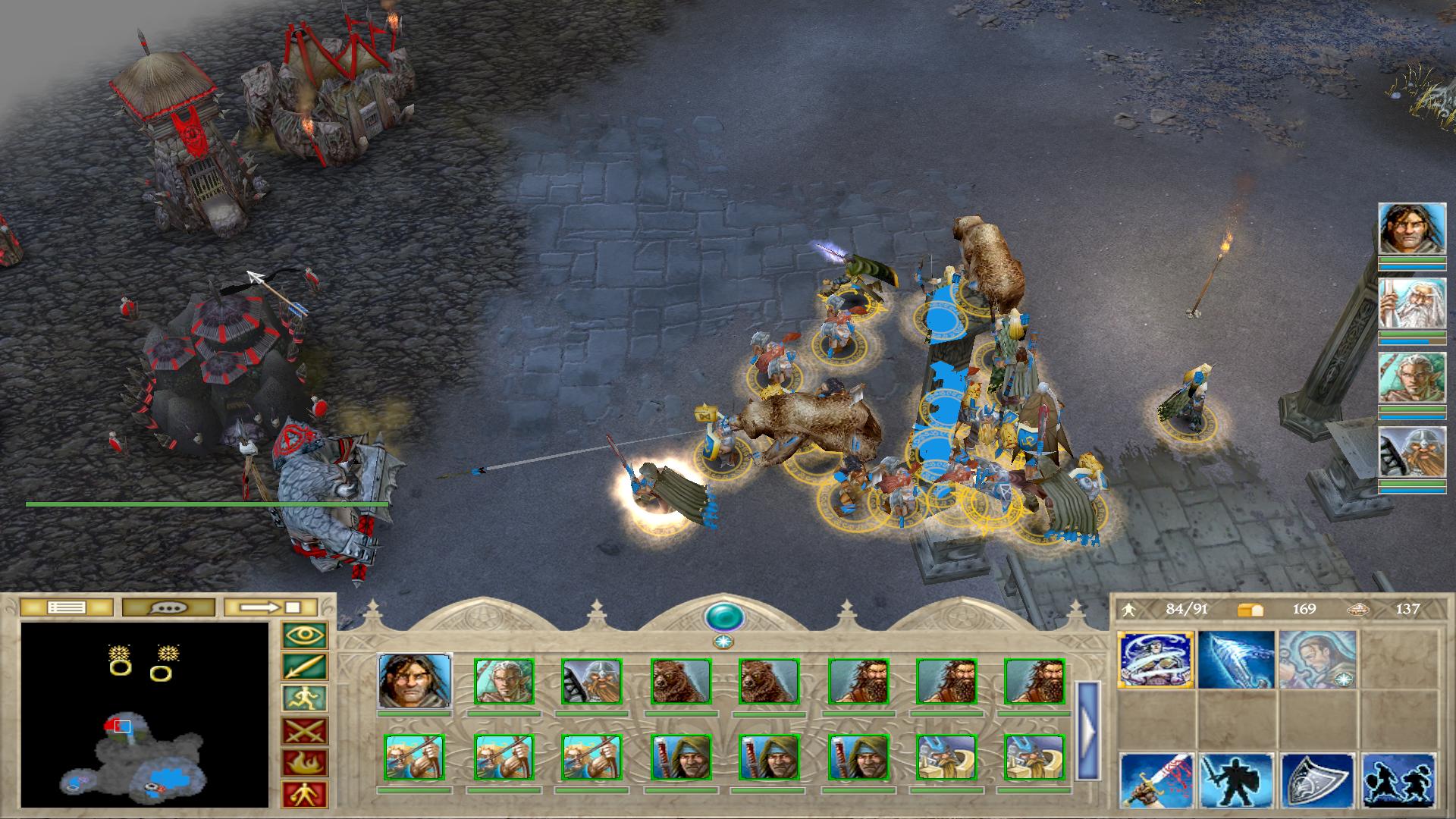Click the green spear minimap button
Screen dimensions: 1456x819
(x=304, y=667)
